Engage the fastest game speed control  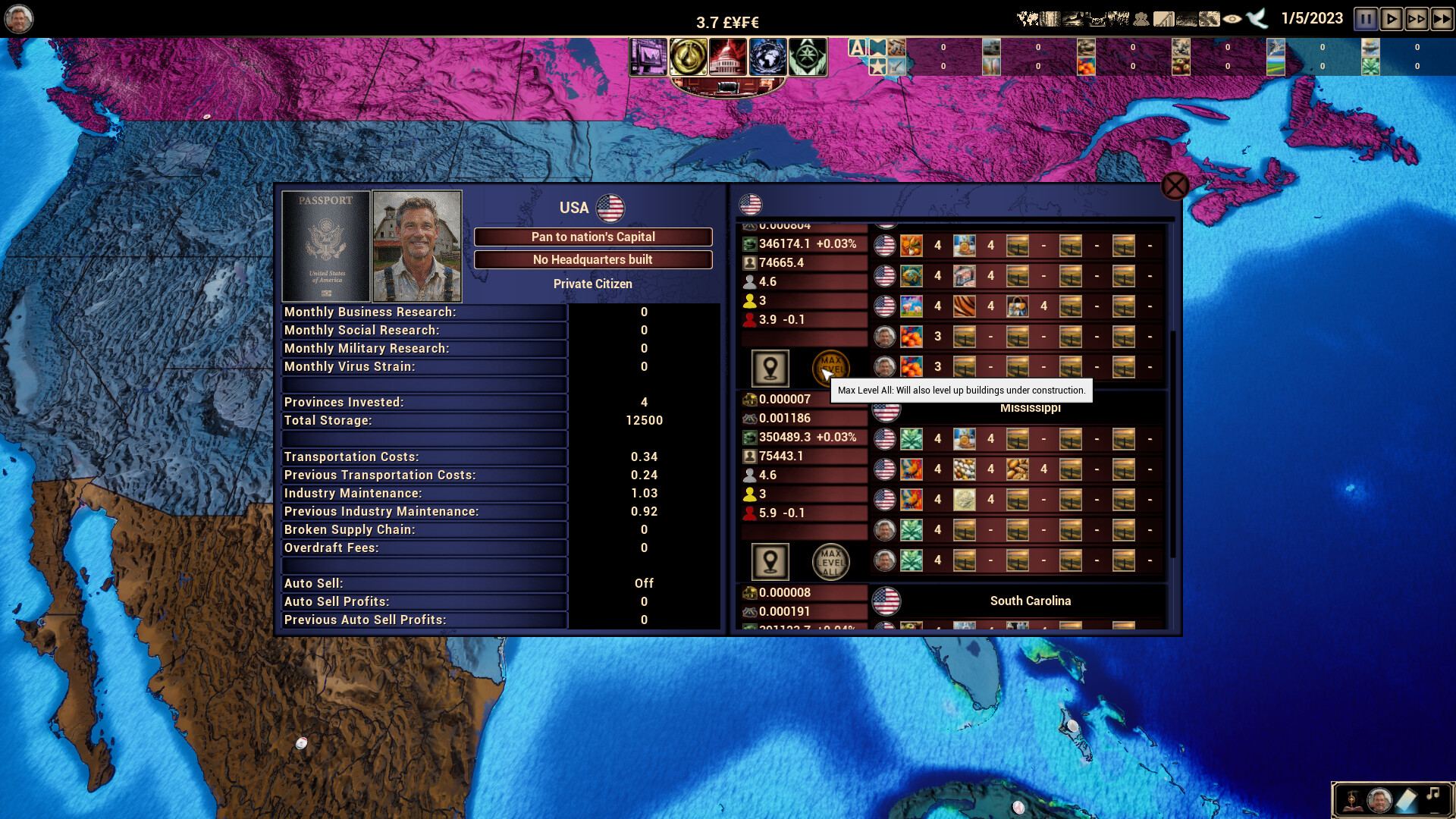click(x=1439, y=19)
